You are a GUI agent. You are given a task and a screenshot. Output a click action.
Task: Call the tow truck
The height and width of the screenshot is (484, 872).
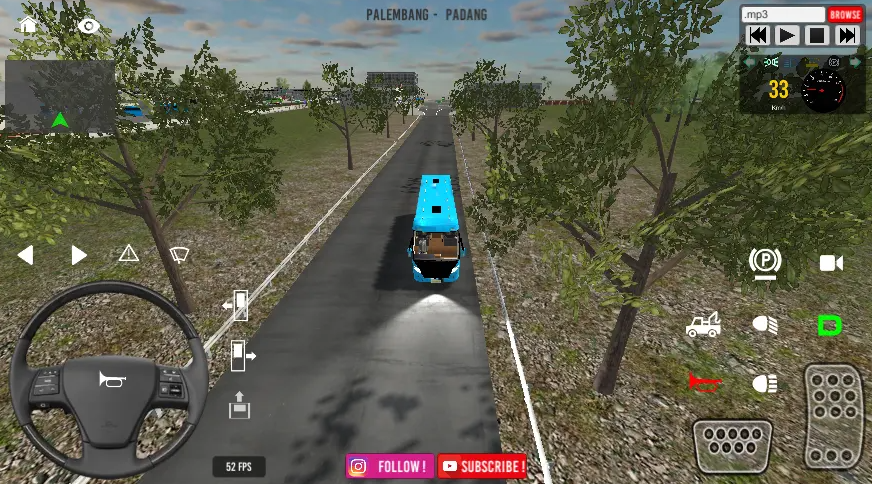pos(703,325)
